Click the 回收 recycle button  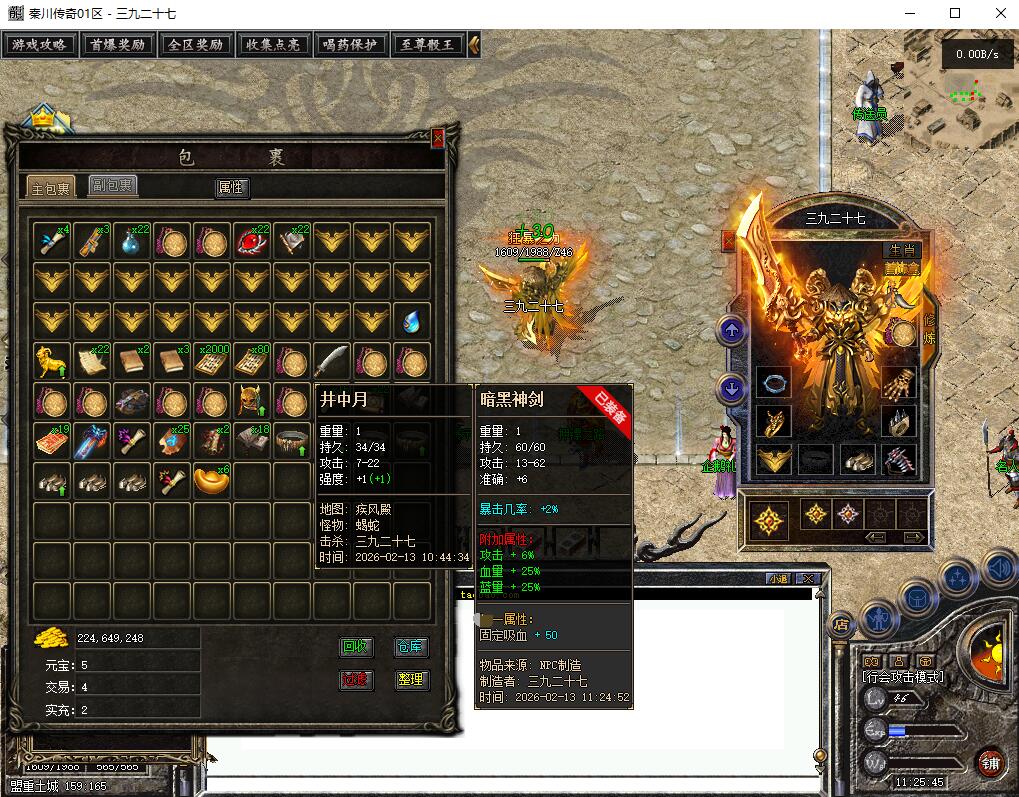point(356,647)
